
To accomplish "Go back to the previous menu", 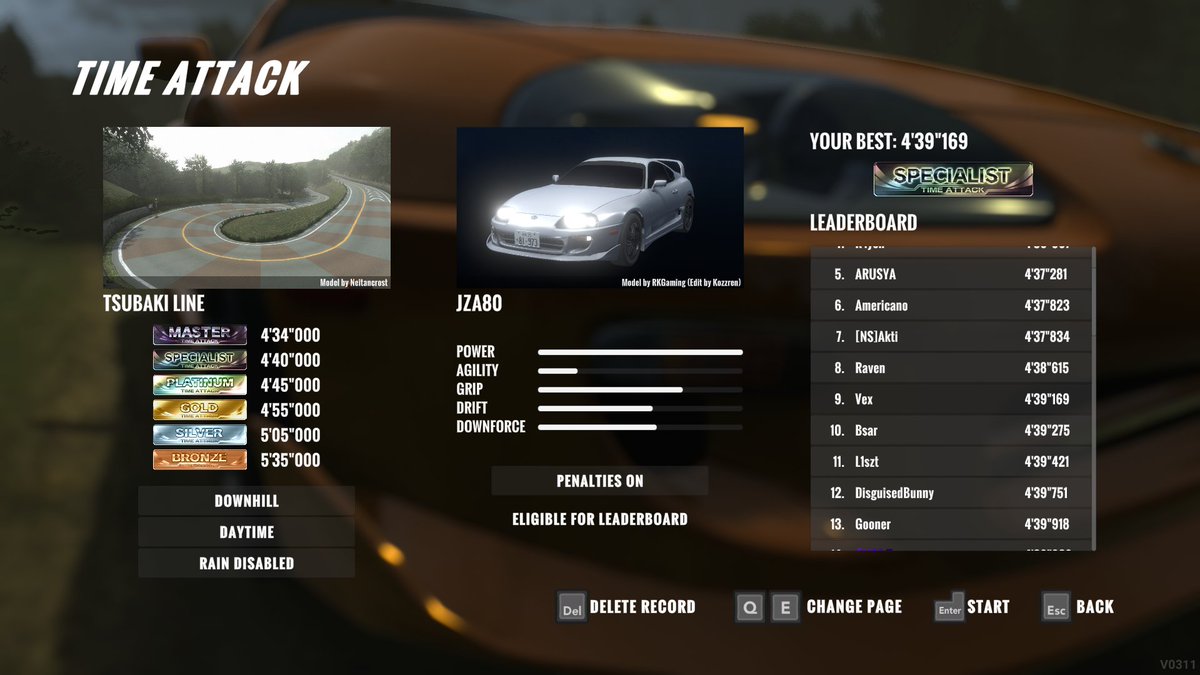I will tap(1078, 607).
